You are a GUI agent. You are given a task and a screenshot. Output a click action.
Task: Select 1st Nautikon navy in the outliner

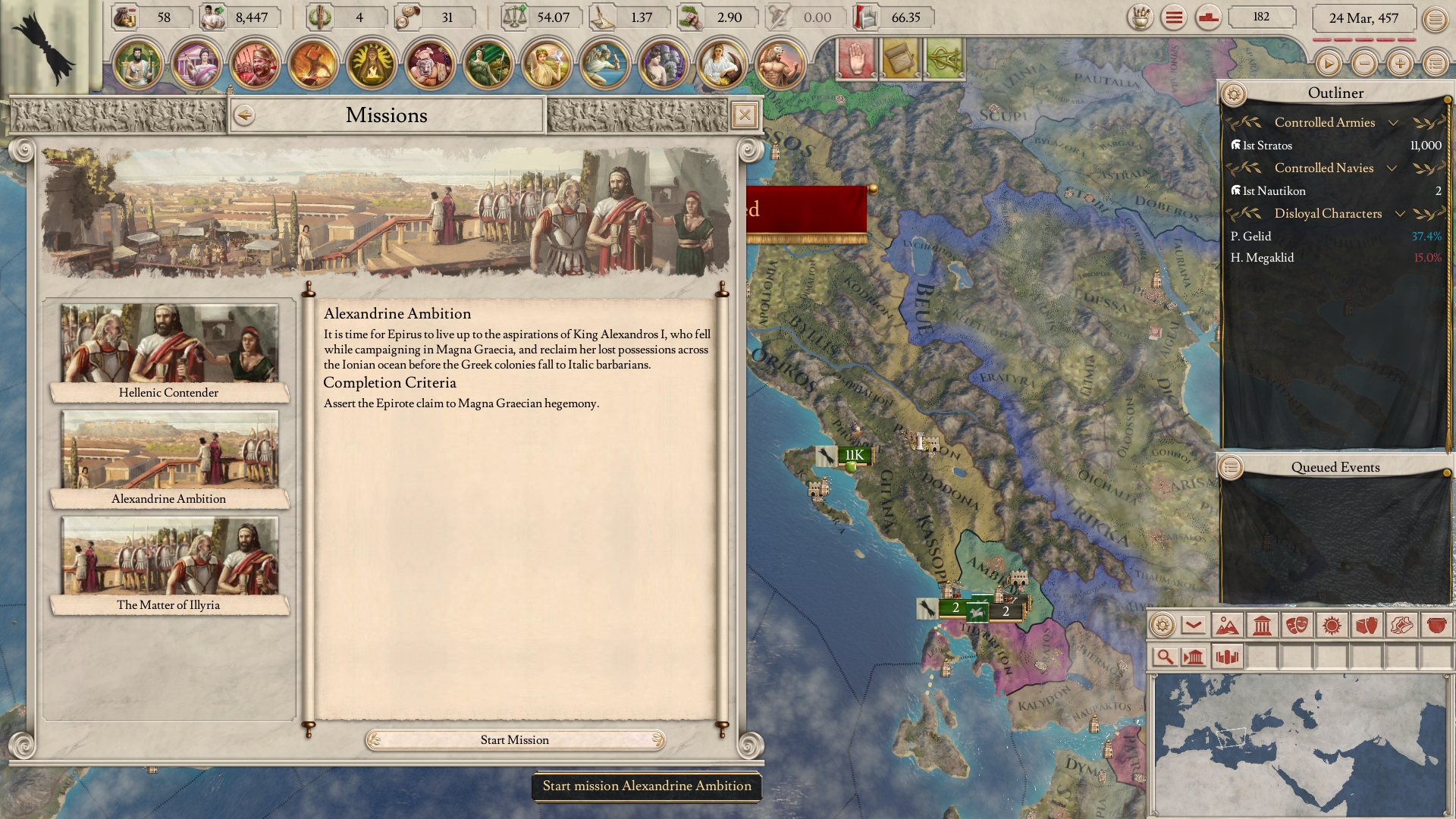tap(1274, 191)
